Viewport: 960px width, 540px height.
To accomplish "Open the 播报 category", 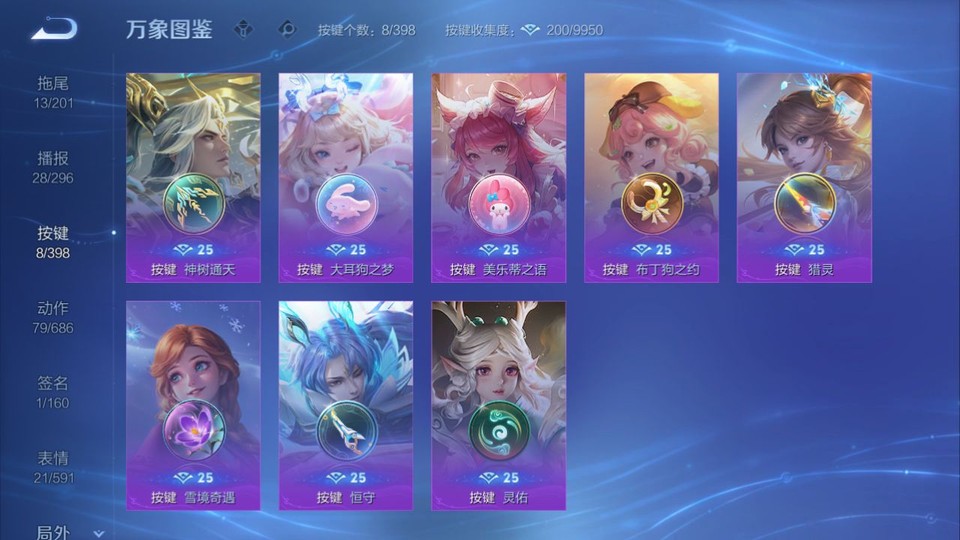I will click(54, 168).
